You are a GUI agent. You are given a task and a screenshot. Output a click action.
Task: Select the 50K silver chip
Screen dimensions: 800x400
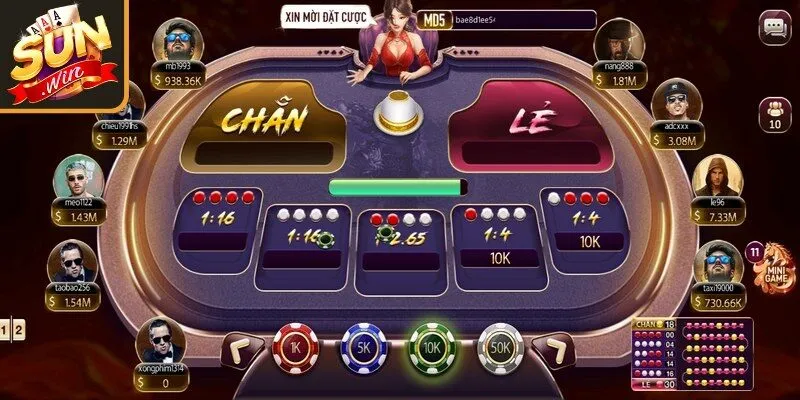(x=500, y=348)
